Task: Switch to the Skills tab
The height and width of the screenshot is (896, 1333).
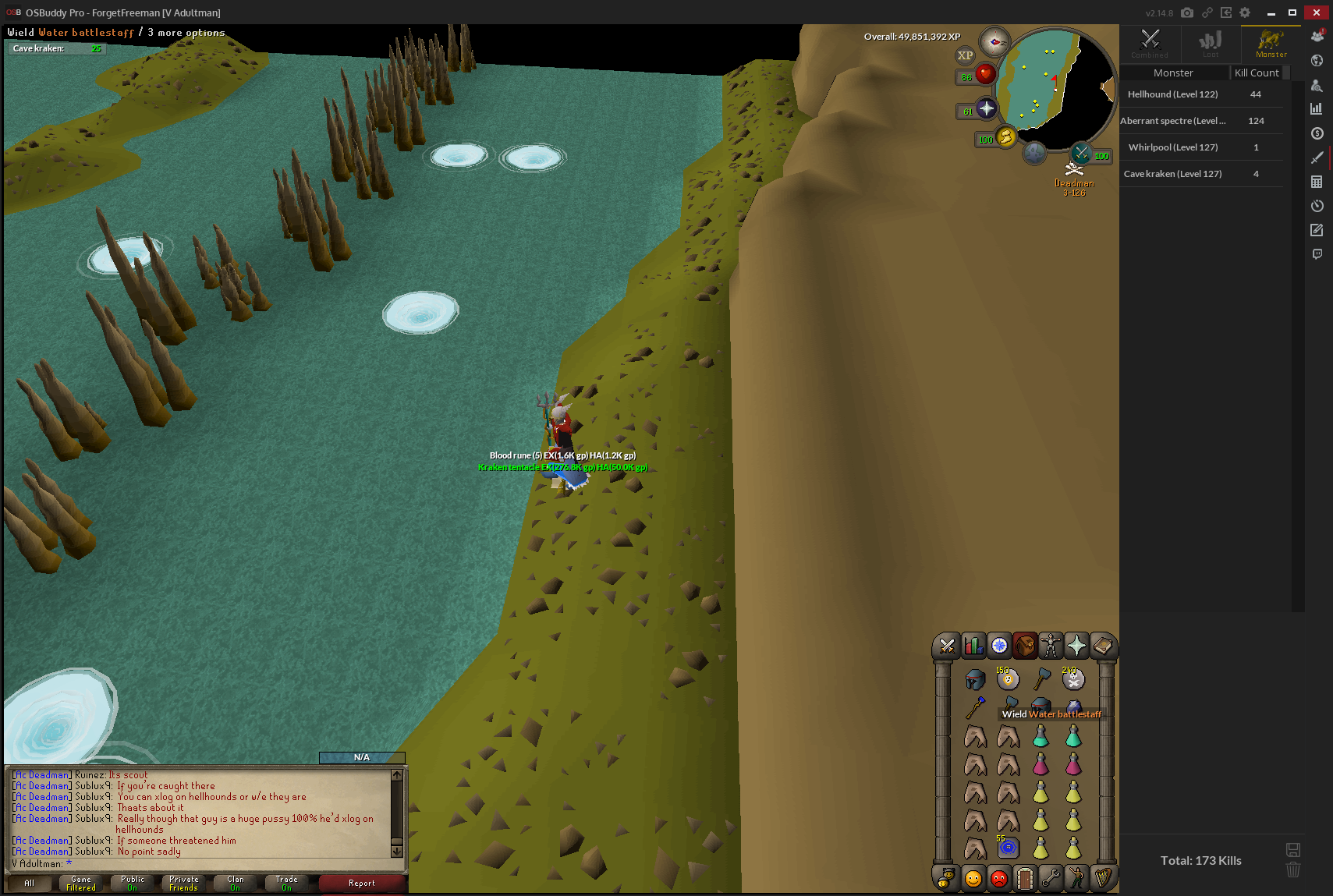Action: click(973, 646)
